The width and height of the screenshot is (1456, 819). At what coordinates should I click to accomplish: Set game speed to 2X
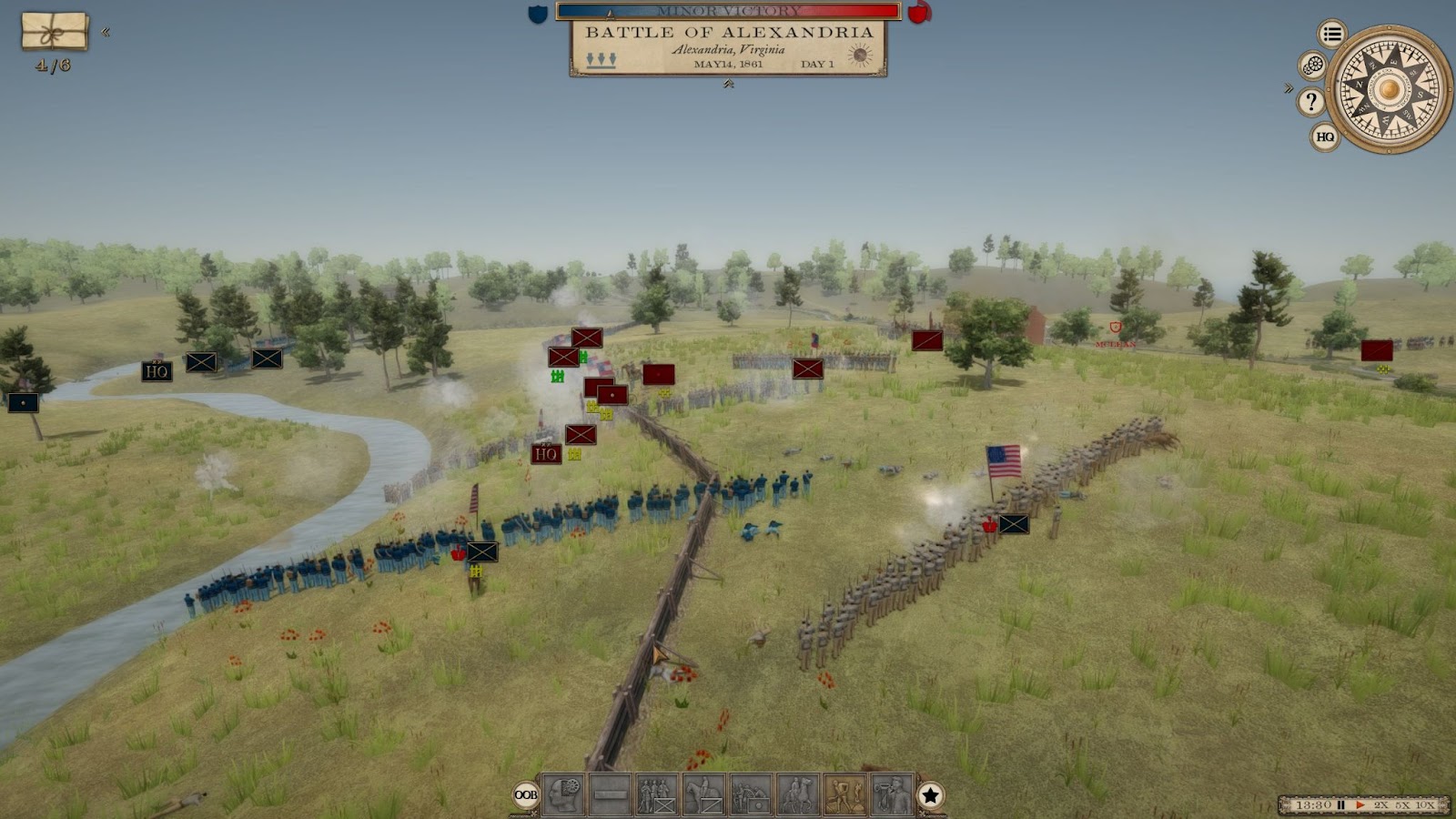[x=1381, y=805]
